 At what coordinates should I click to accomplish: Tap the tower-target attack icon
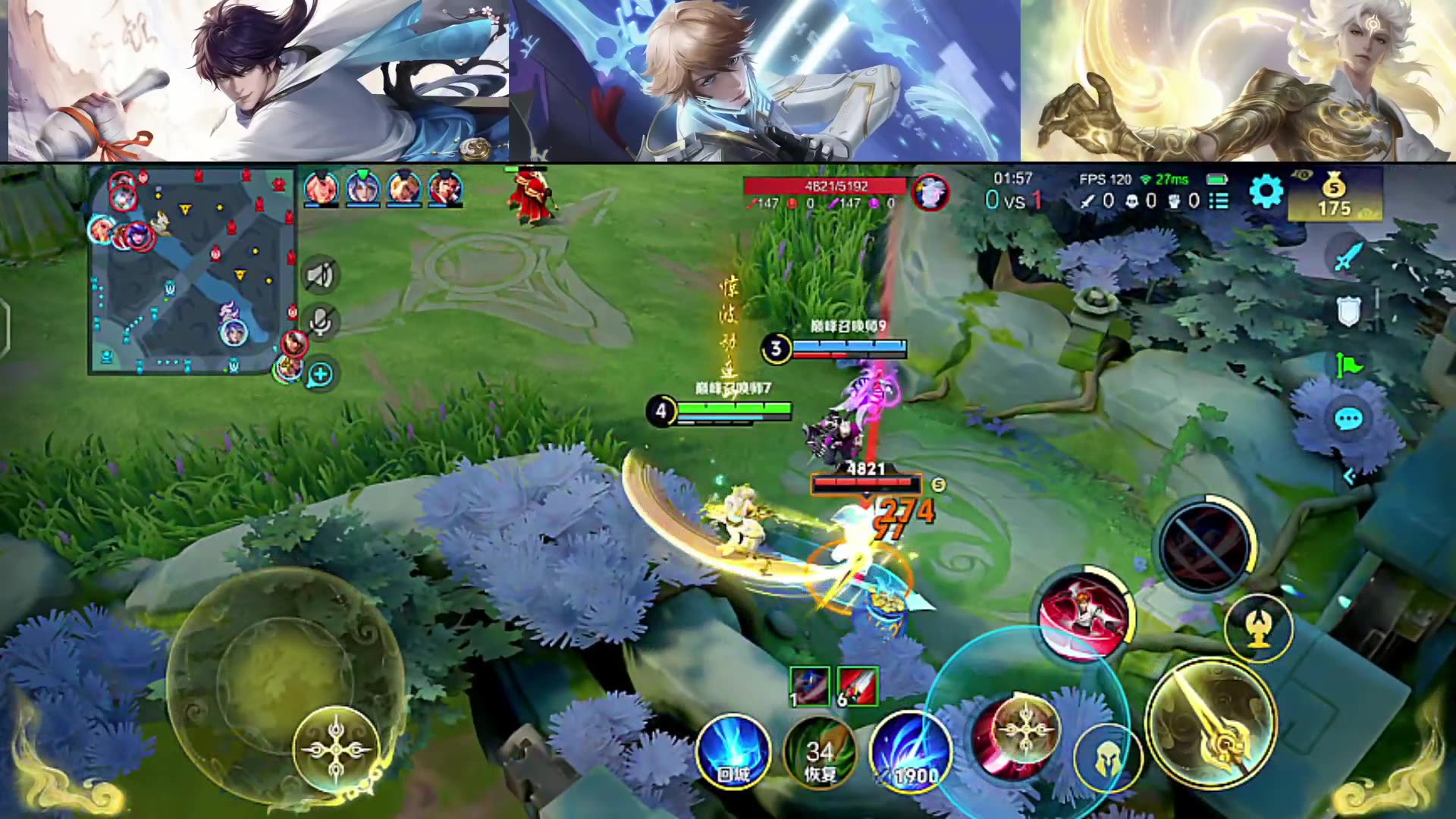coord(1259,629)
